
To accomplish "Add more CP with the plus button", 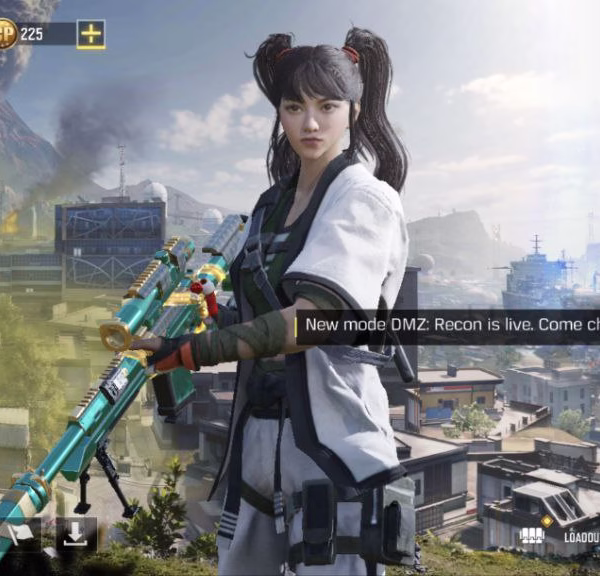I will point(91,34).
